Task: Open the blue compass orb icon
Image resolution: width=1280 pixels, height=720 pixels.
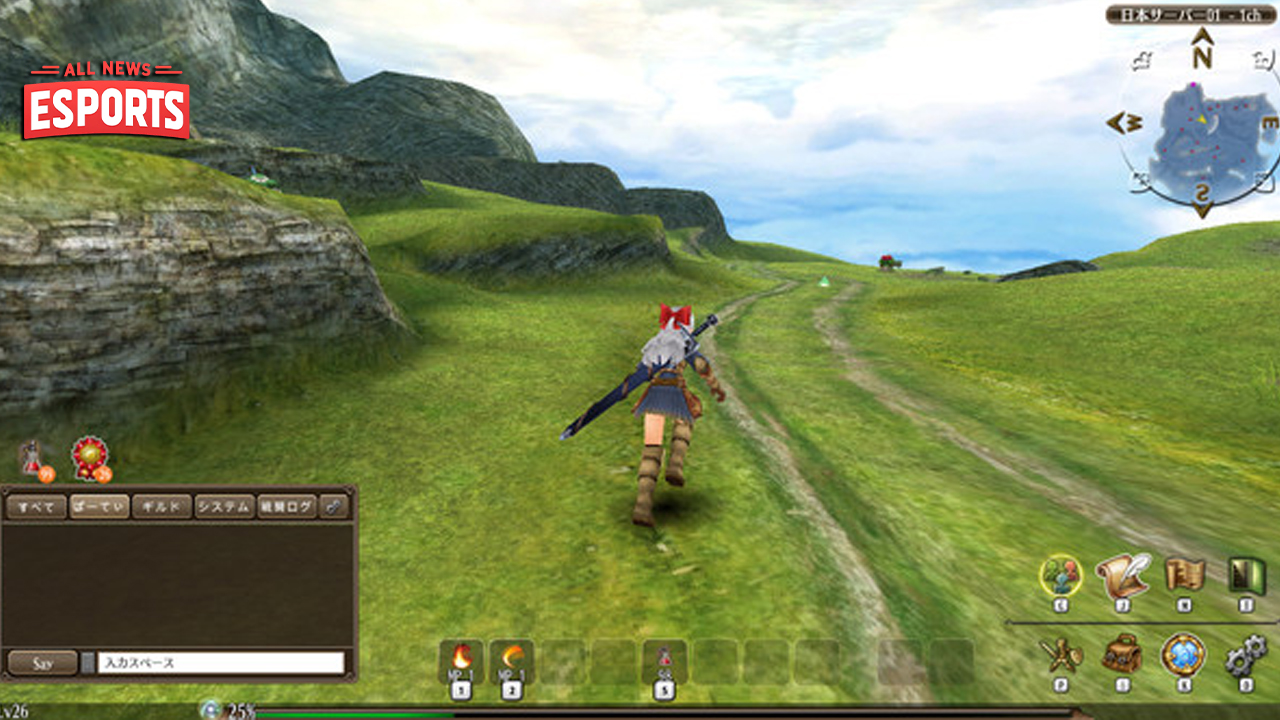Action: (x=1182, y=655)
